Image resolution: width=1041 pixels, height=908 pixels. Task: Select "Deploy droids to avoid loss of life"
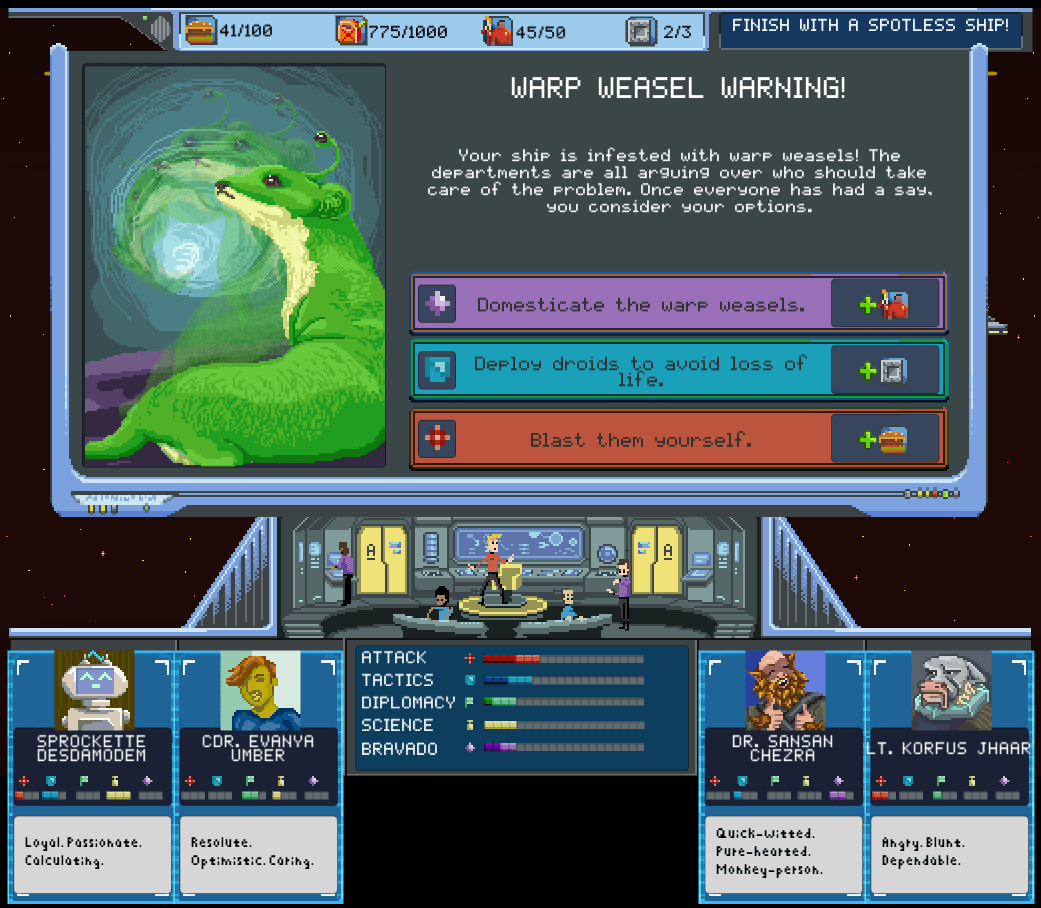point(640,371)
